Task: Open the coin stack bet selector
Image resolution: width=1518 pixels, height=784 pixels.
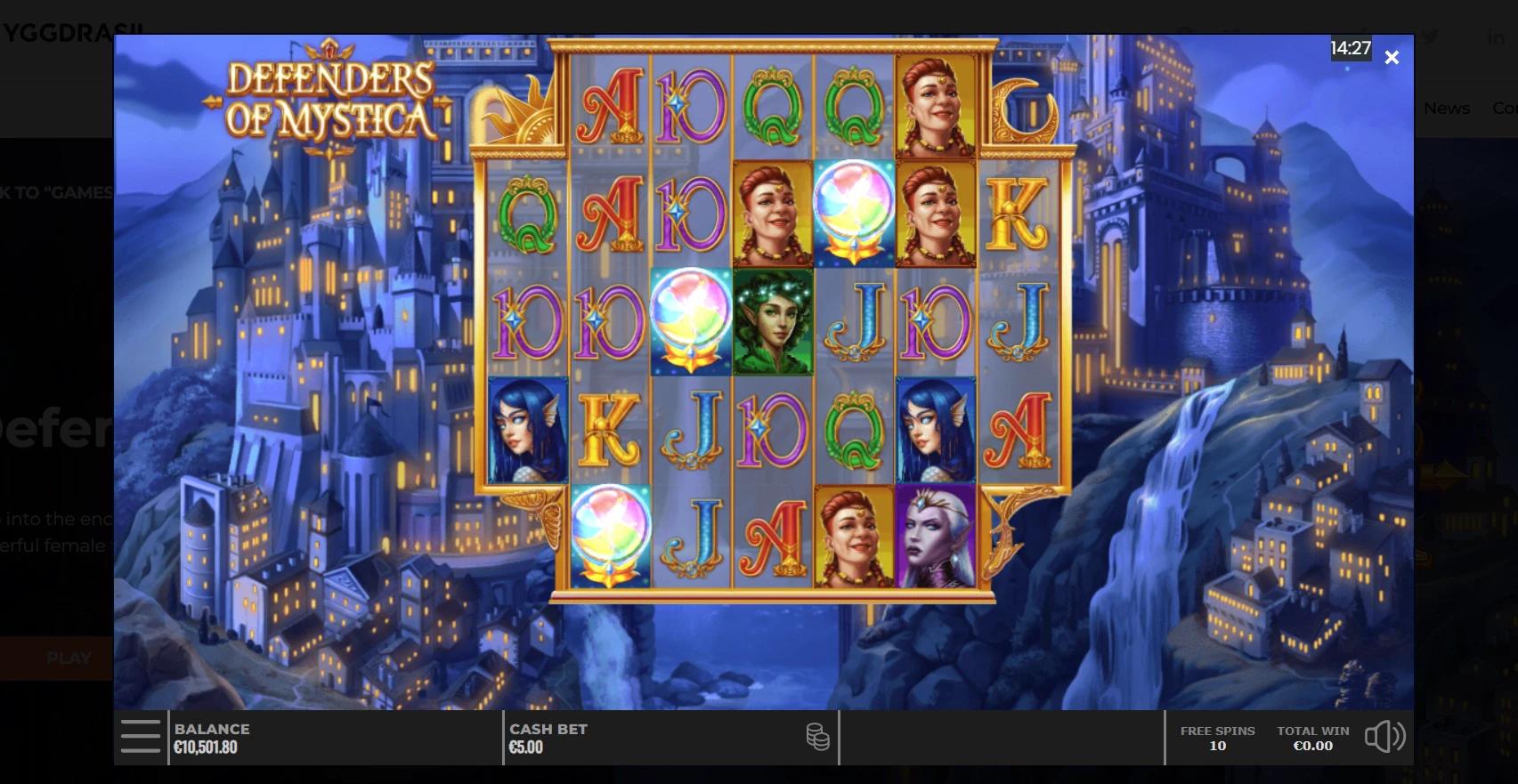Action: coord(817,737)
